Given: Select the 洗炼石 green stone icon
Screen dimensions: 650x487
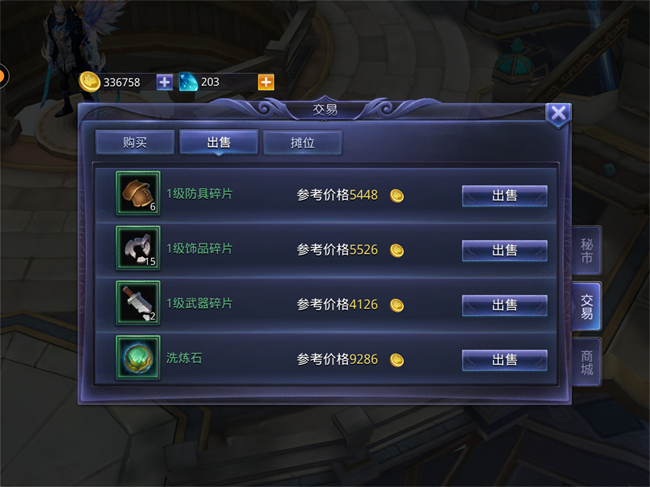Looking at the screenshot, I should click(x=137, y=358).
